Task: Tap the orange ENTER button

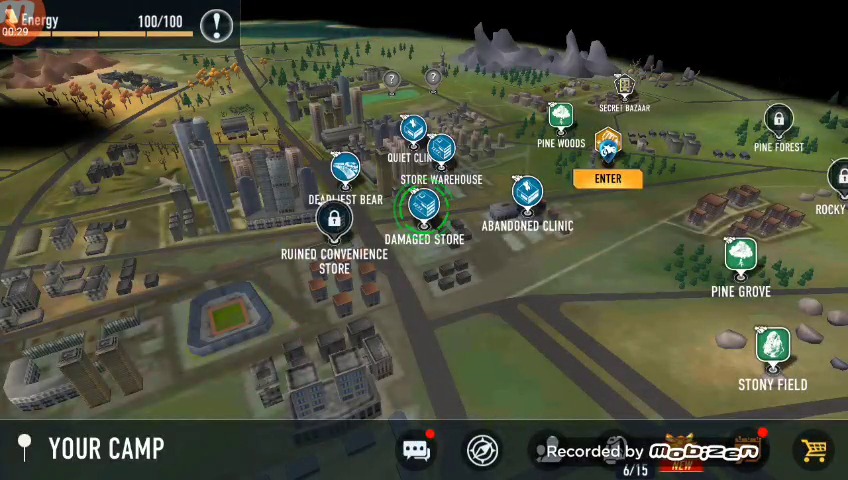Action: 608,179
